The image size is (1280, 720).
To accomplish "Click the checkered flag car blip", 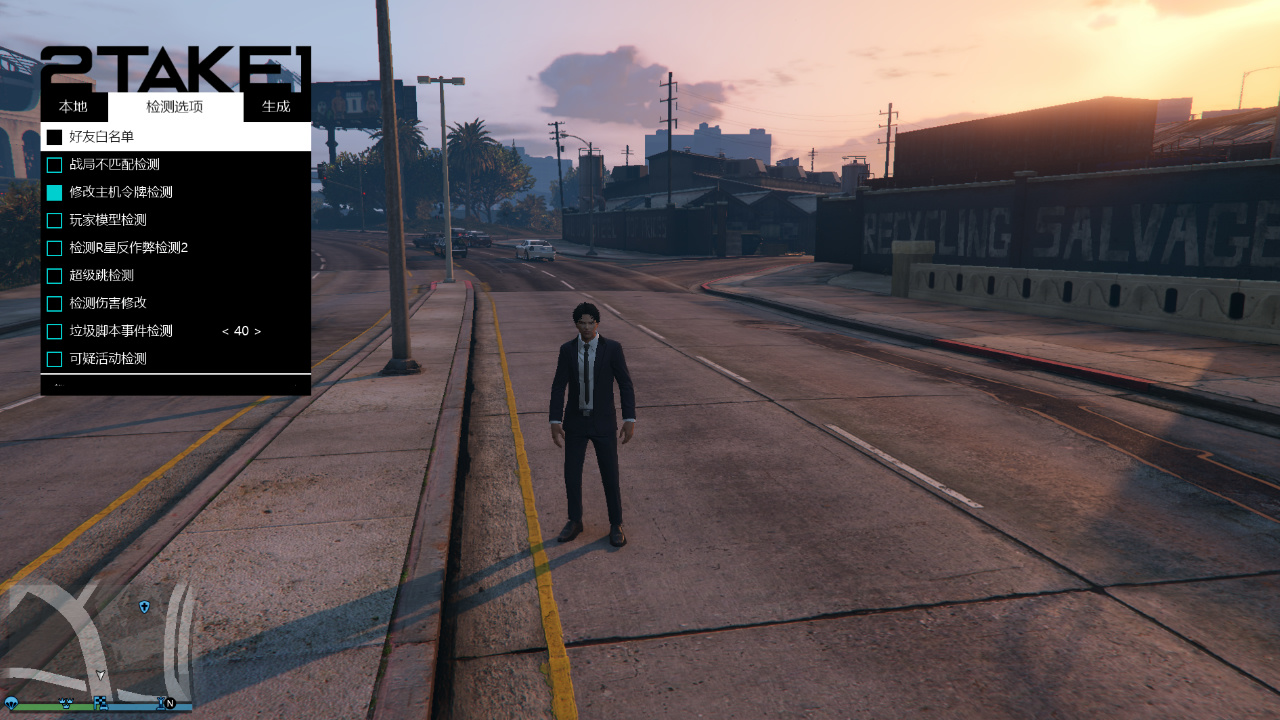I will coord(100,703).
